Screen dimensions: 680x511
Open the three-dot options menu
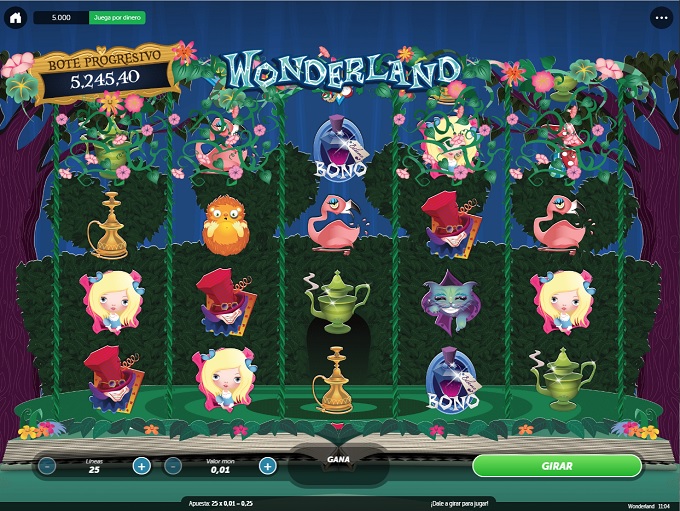click(x=662, y=18)
